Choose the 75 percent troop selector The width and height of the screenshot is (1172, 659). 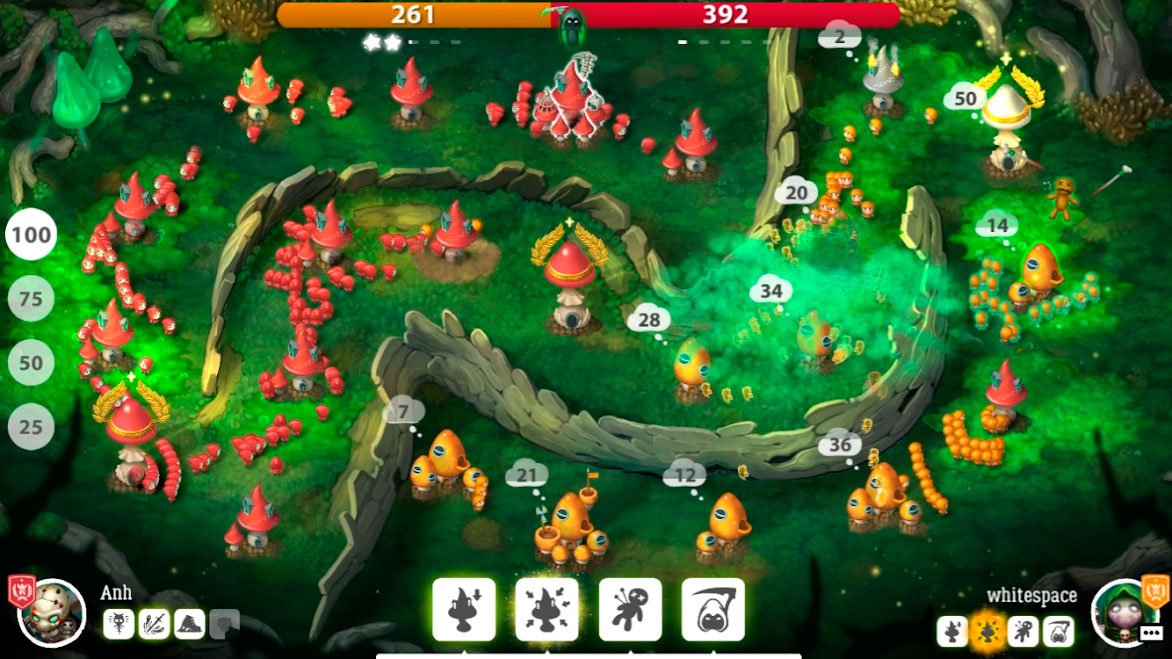pyautogui.click(x=31, y=299)
